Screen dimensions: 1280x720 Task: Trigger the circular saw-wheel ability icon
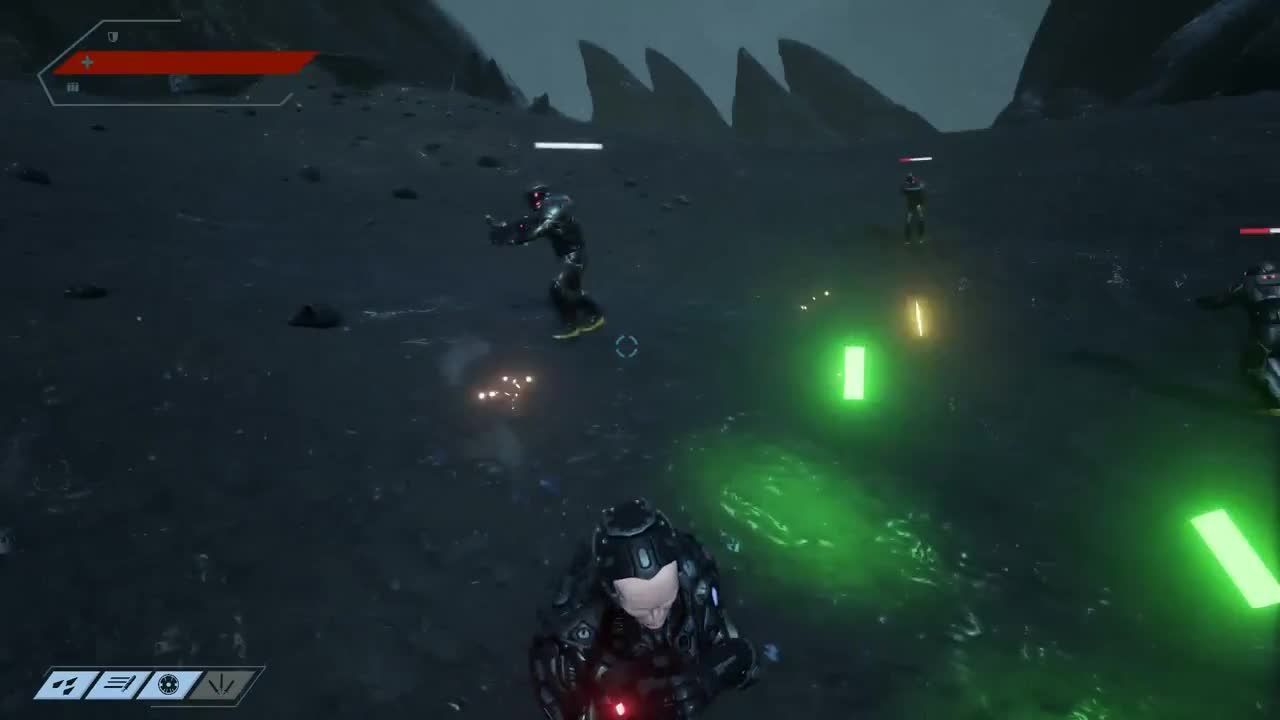[x=170, y=686]
